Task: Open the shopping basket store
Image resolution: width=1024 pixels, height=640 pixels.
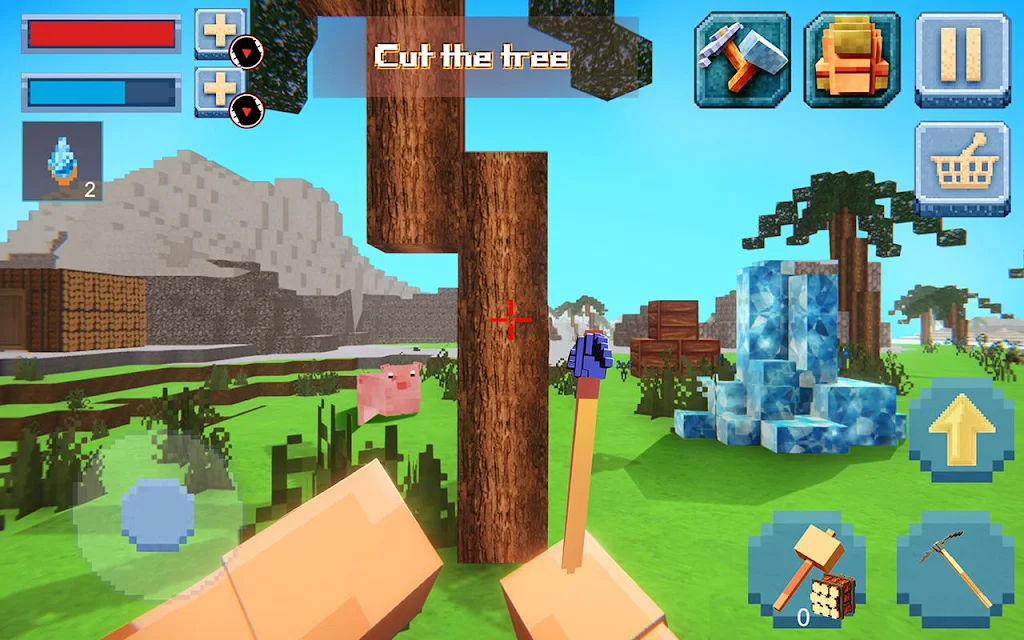Action: pos(963,168)
